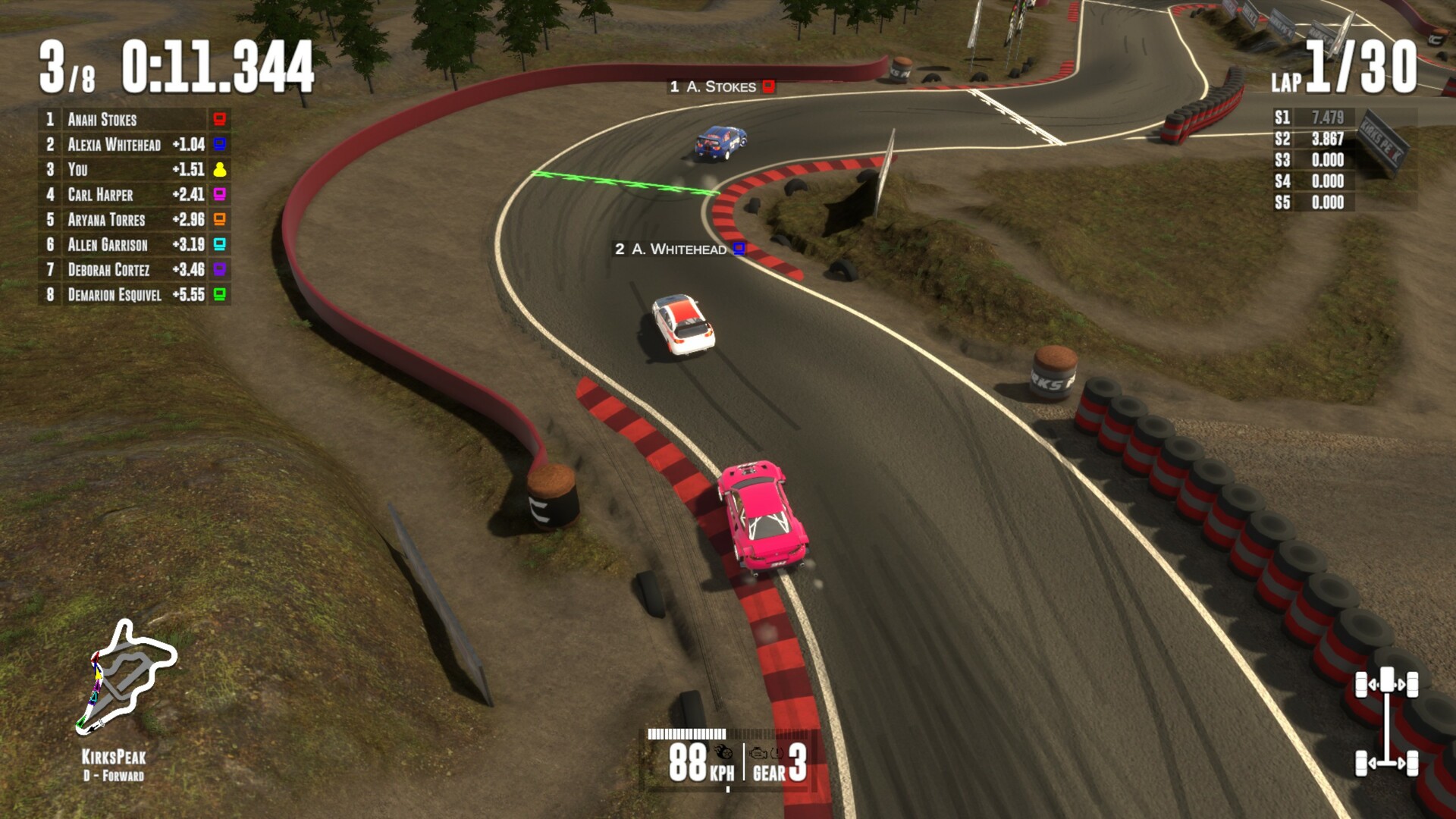Click Deborah Cortez's purple car icon
Screen dimensions: 1456x819
coord(218,271)
